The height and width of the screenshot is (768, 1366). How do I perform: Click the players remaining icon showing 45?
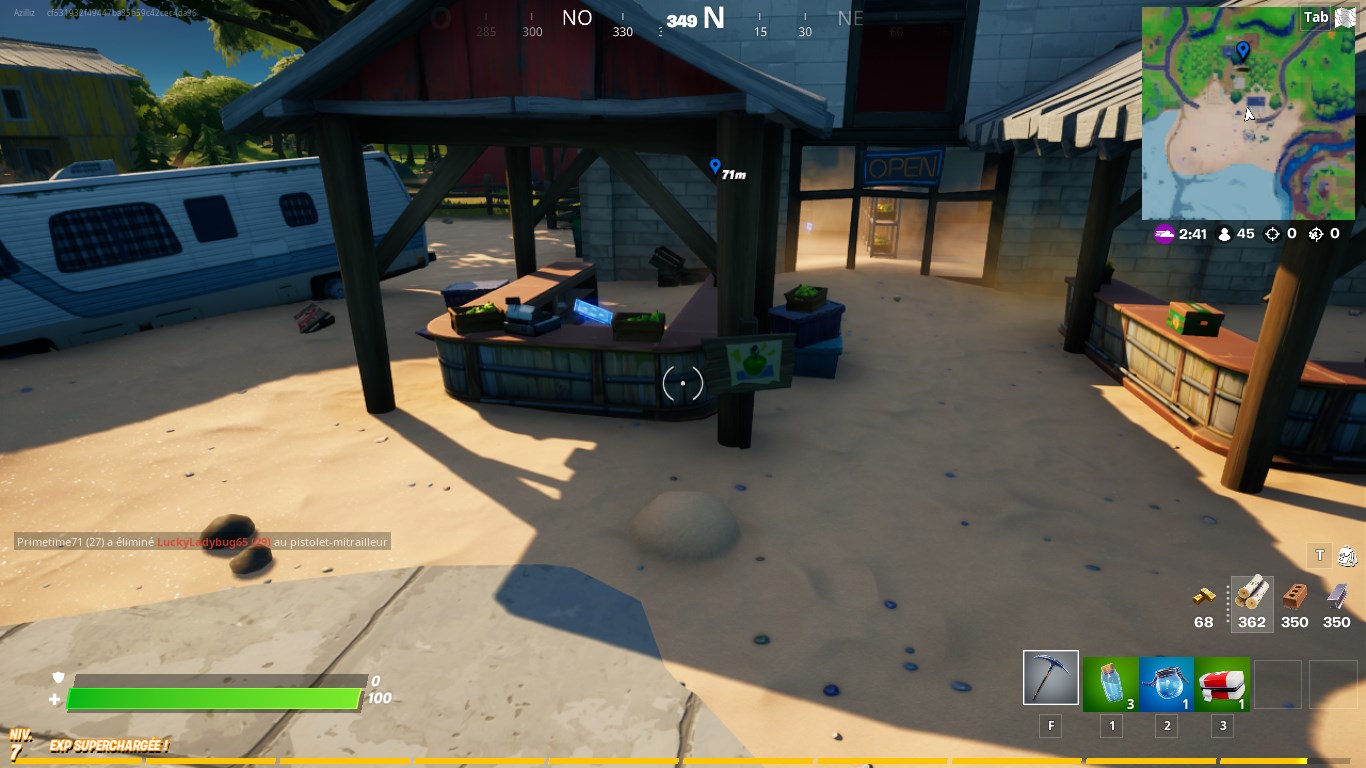(1226, 233)
